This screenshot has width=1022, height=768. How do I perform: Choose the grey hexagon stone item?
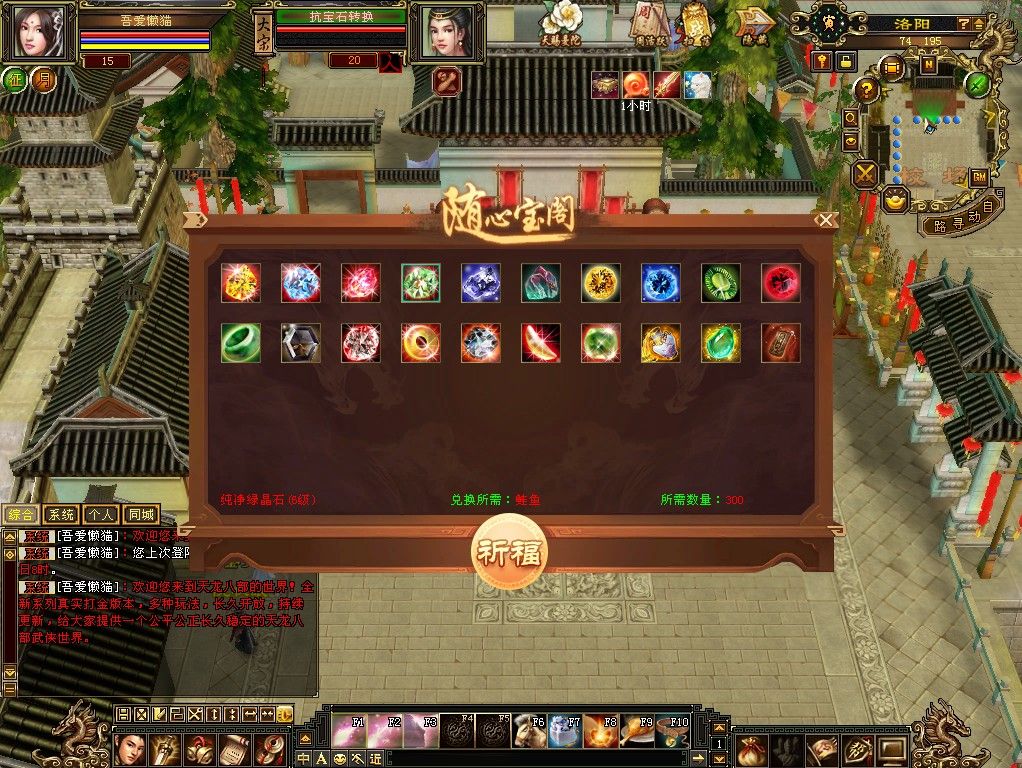(300, 343)
